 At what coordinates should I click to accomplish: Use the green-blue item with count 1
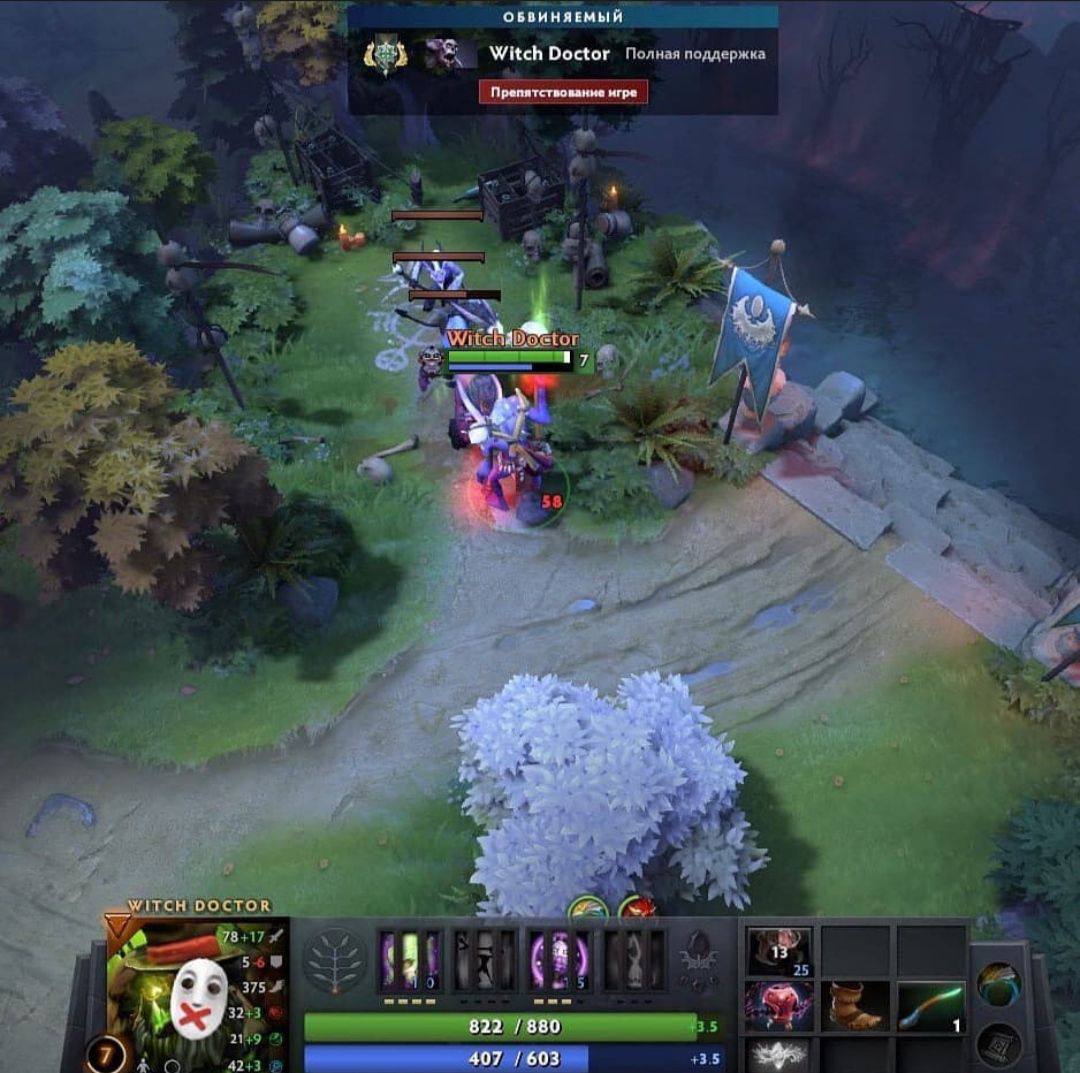932,1005
